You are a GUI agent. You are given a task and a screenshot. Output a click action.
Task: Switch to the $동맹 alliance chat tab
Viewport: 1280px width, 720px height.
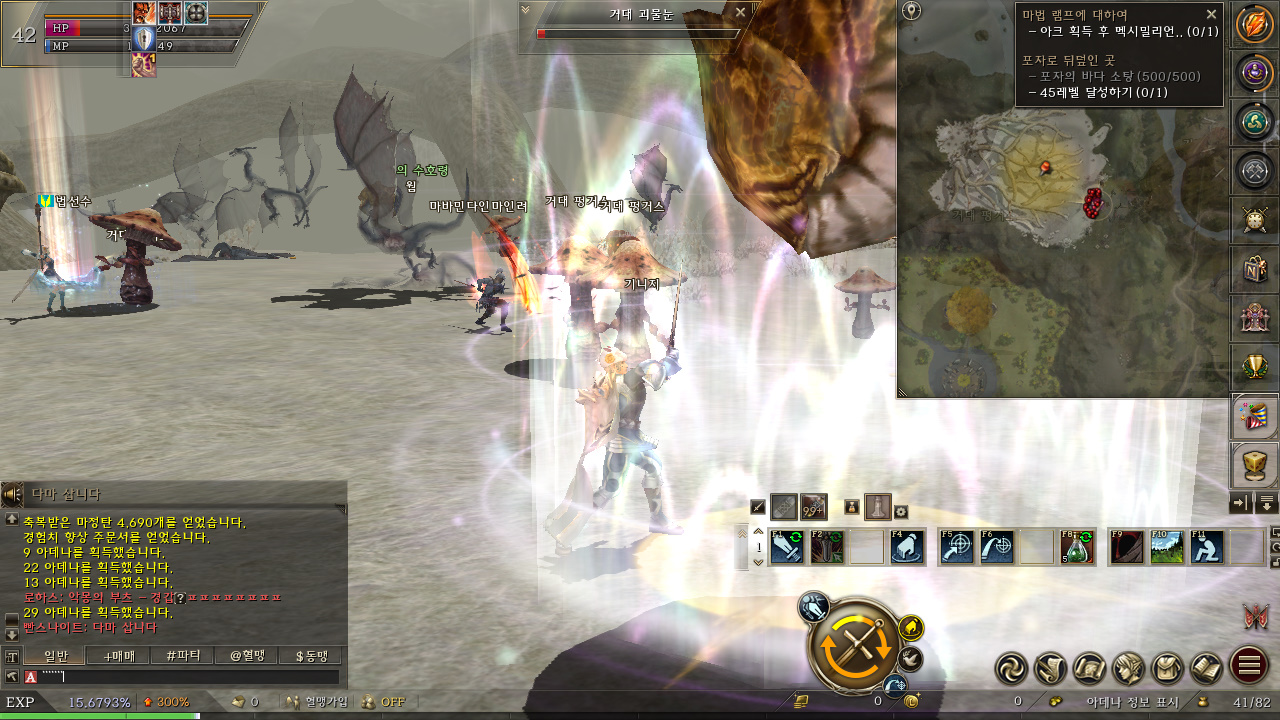[x=311, y=656]
